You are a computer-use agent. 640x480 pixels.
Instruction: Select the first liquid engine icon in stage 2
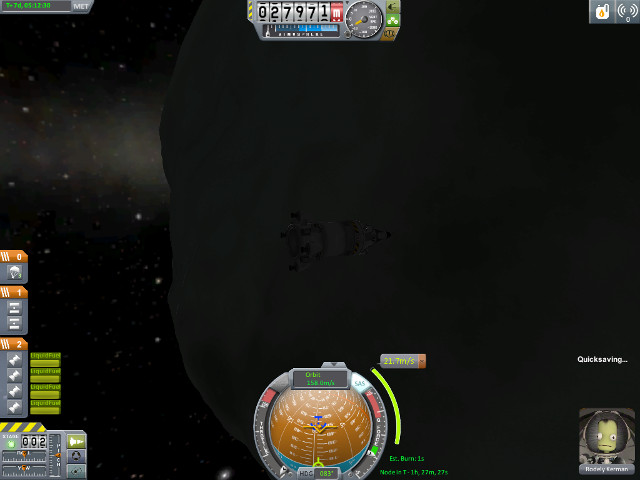16,358
